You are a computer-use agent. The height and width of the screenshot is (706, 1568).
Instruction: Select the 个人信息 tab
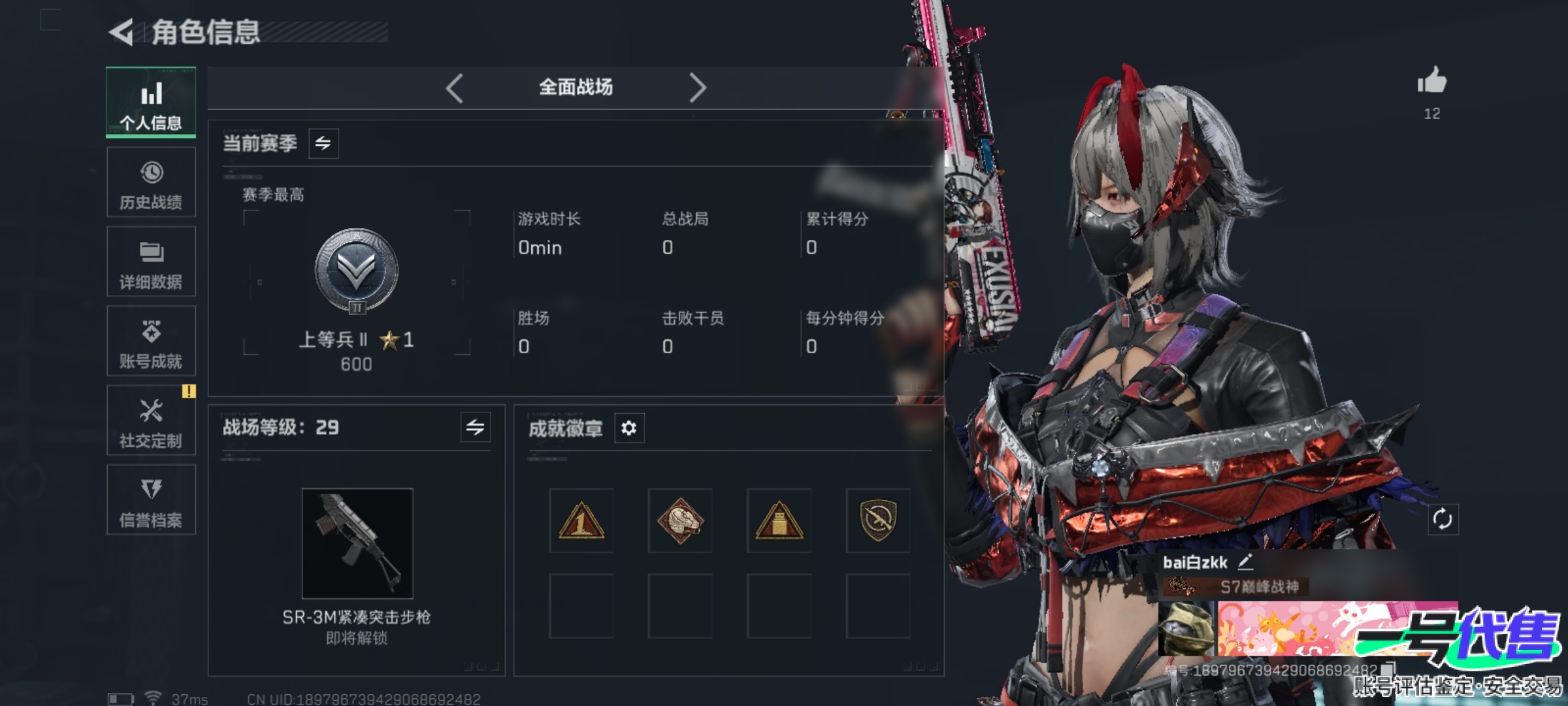(x=151, y=103)
